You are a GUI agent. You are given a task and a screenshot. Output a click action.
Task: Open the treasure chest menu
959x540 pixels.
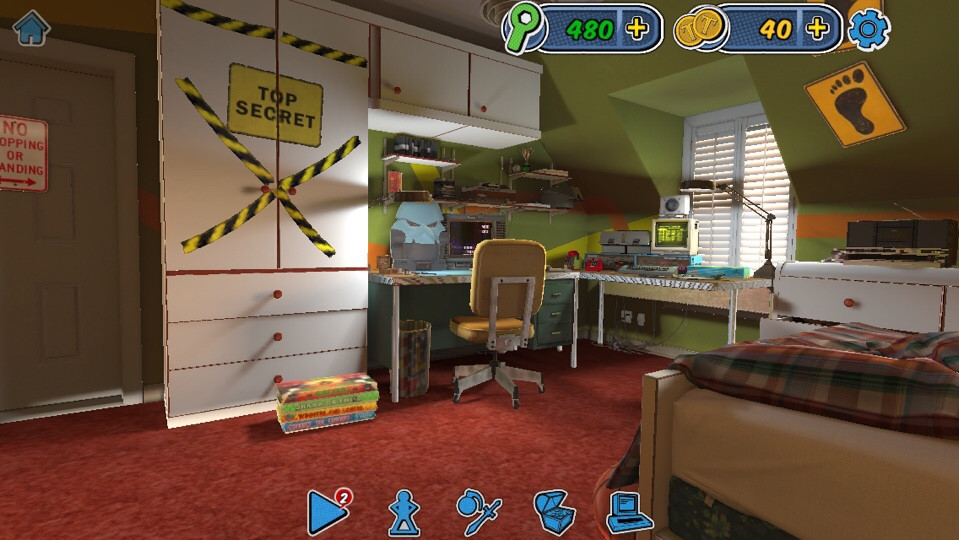tap(554, 513)
